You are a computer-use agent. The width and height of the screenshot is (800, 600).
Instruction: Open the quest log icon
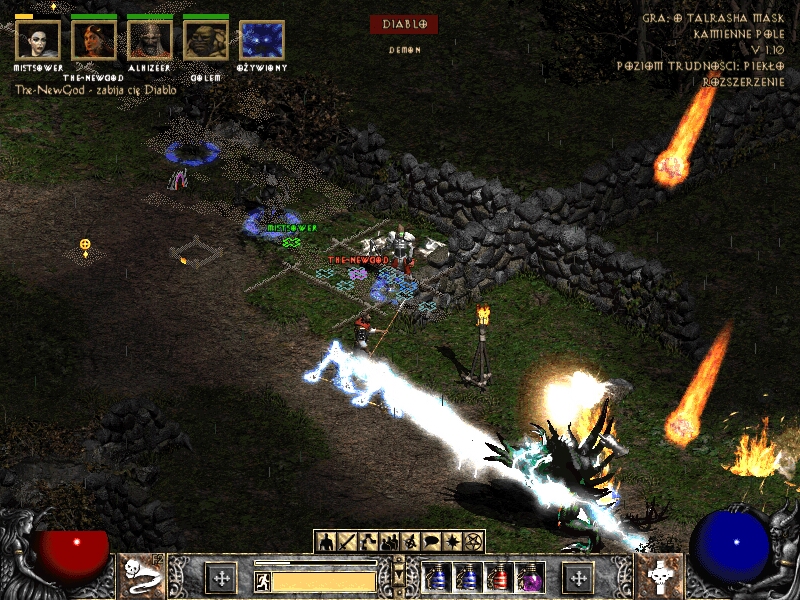[453, 542]
